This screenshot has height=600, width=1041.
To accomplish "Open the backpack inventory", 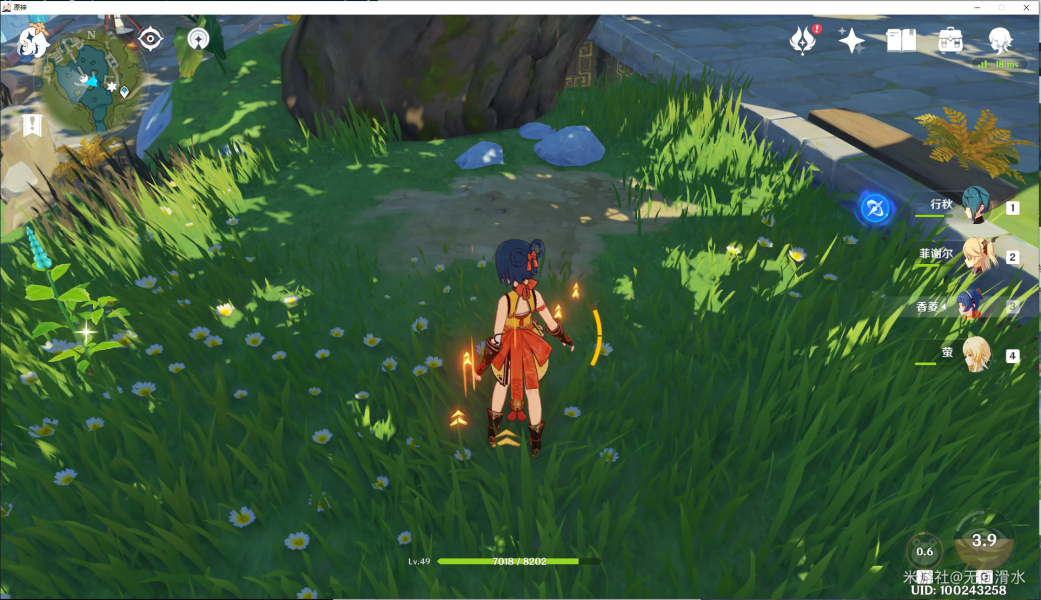I will [950, 40].
